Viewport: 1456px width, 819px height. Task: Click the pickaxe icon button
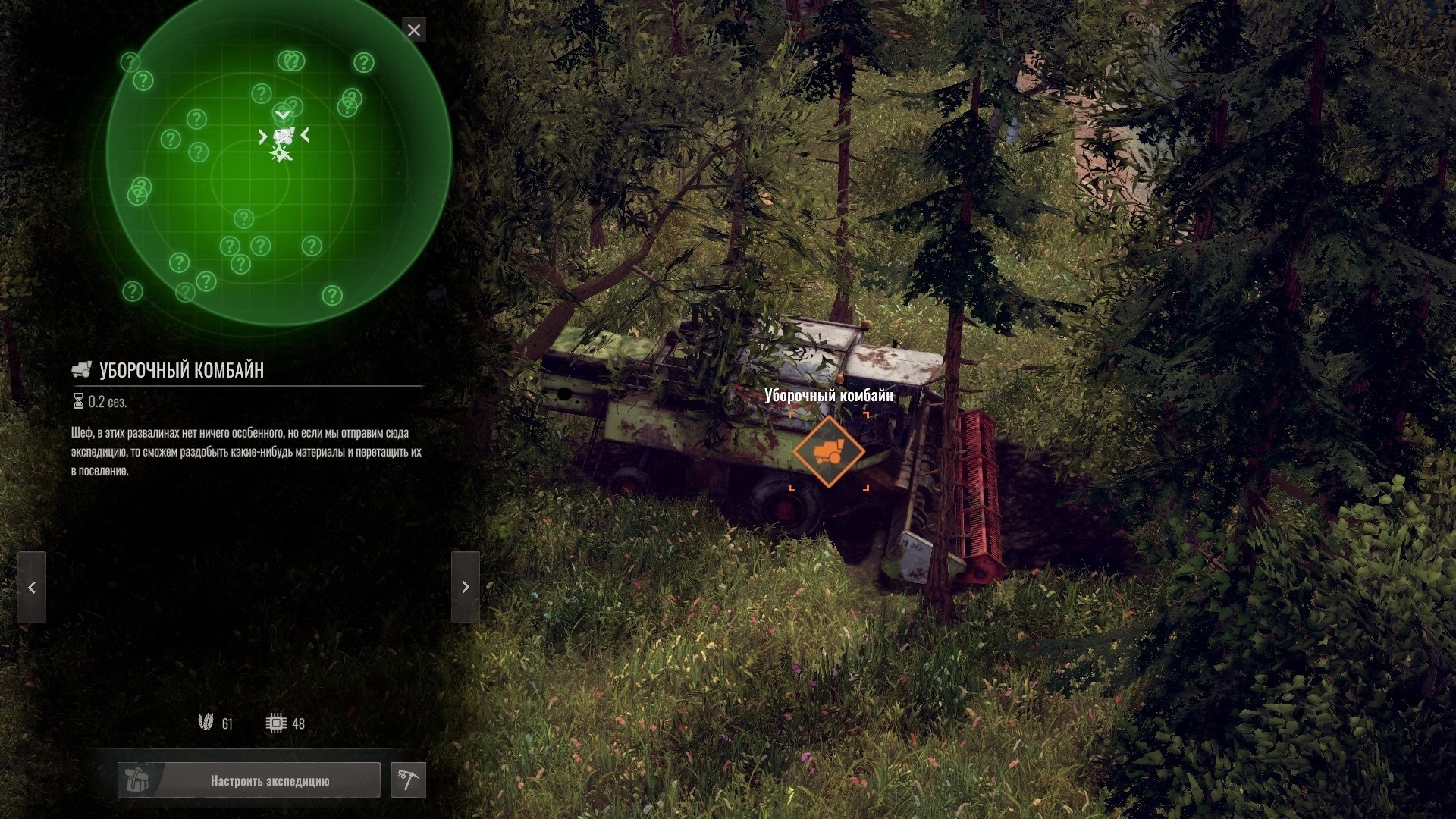(x=408, y=780)
